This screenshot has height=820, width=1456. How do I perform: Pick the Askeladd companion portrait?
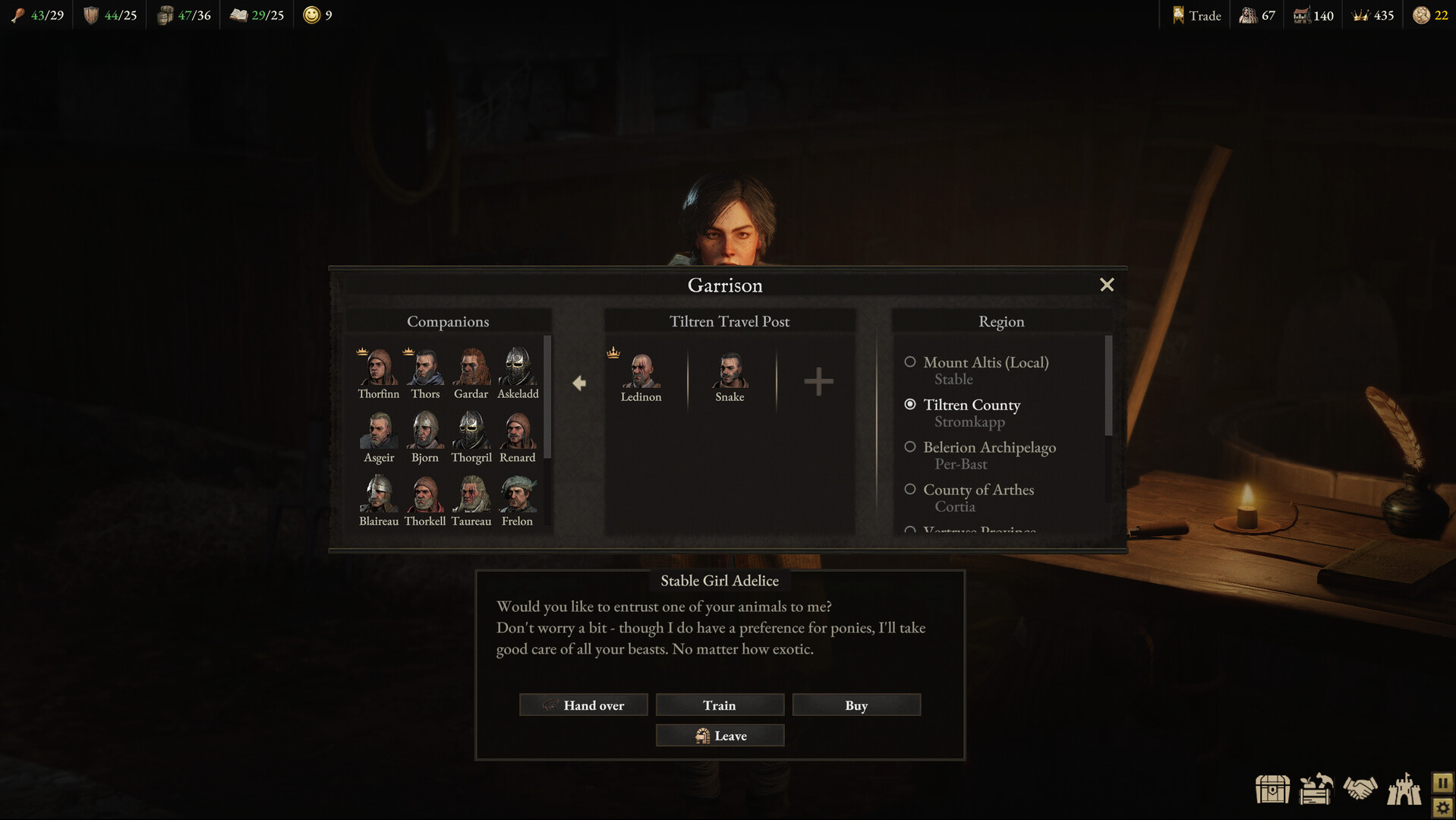518,369
